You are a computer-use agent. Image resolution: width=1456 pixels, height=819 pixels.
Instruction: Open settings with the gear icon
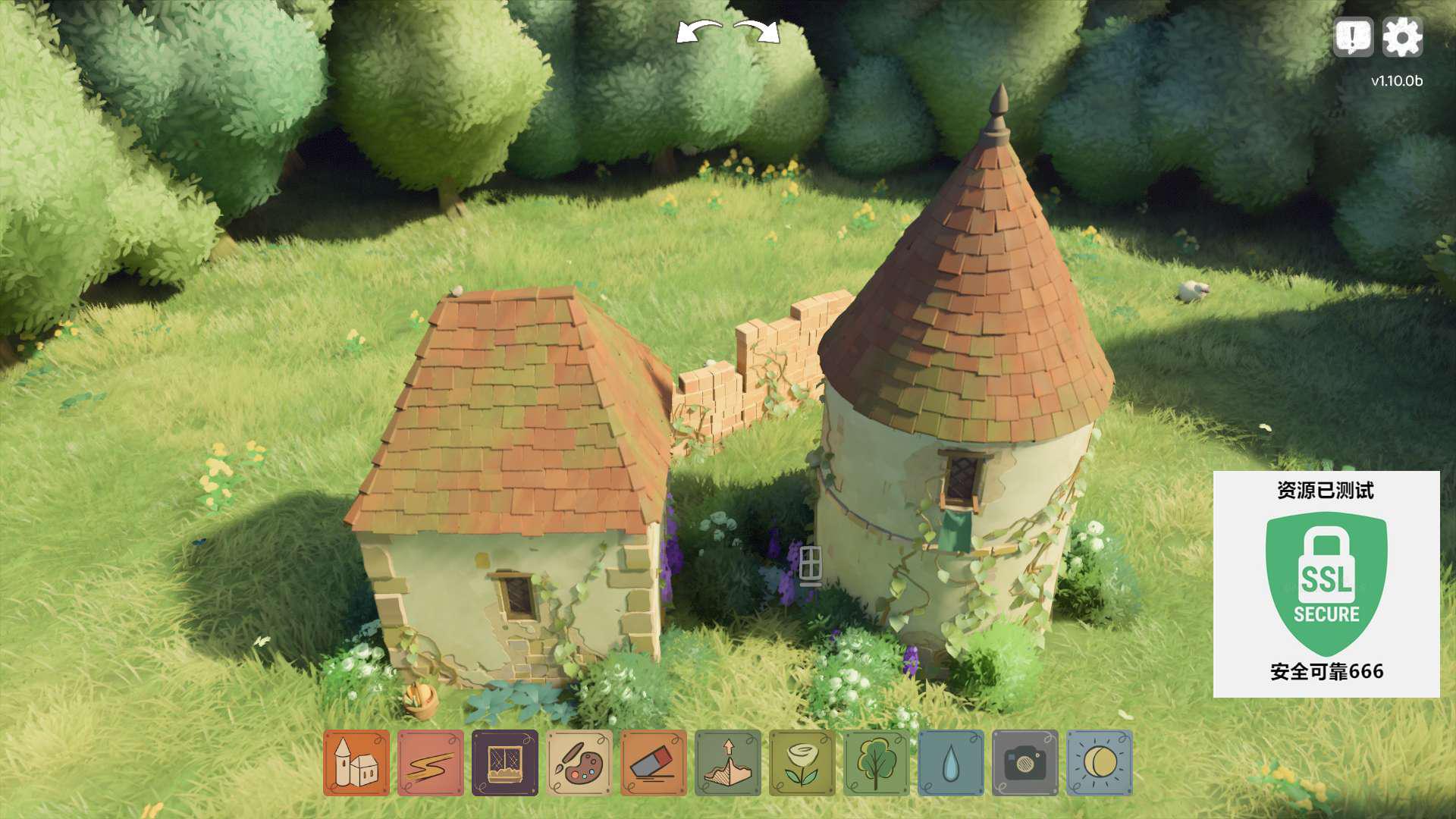coord(1402,37)
